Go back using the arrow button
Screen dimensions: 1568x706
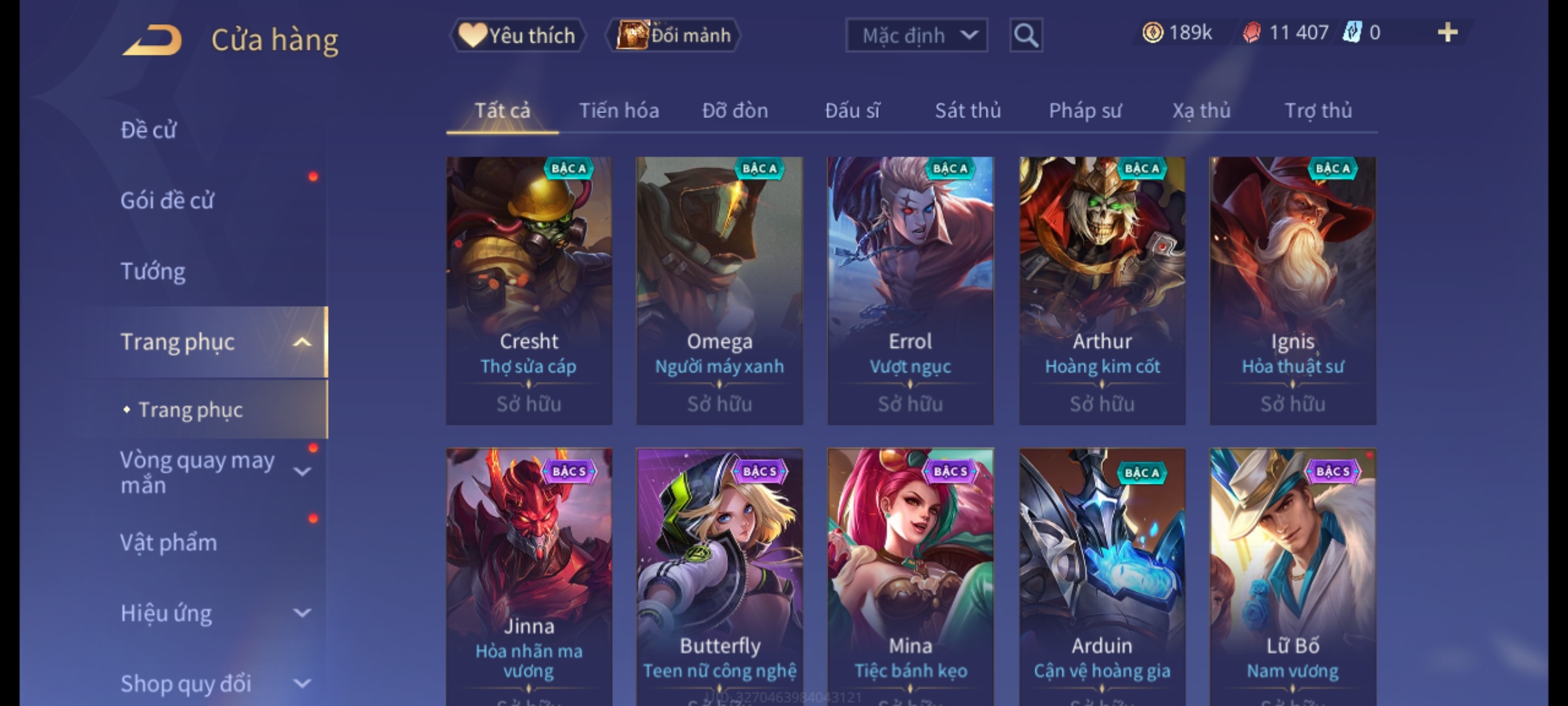pos(152,40)
